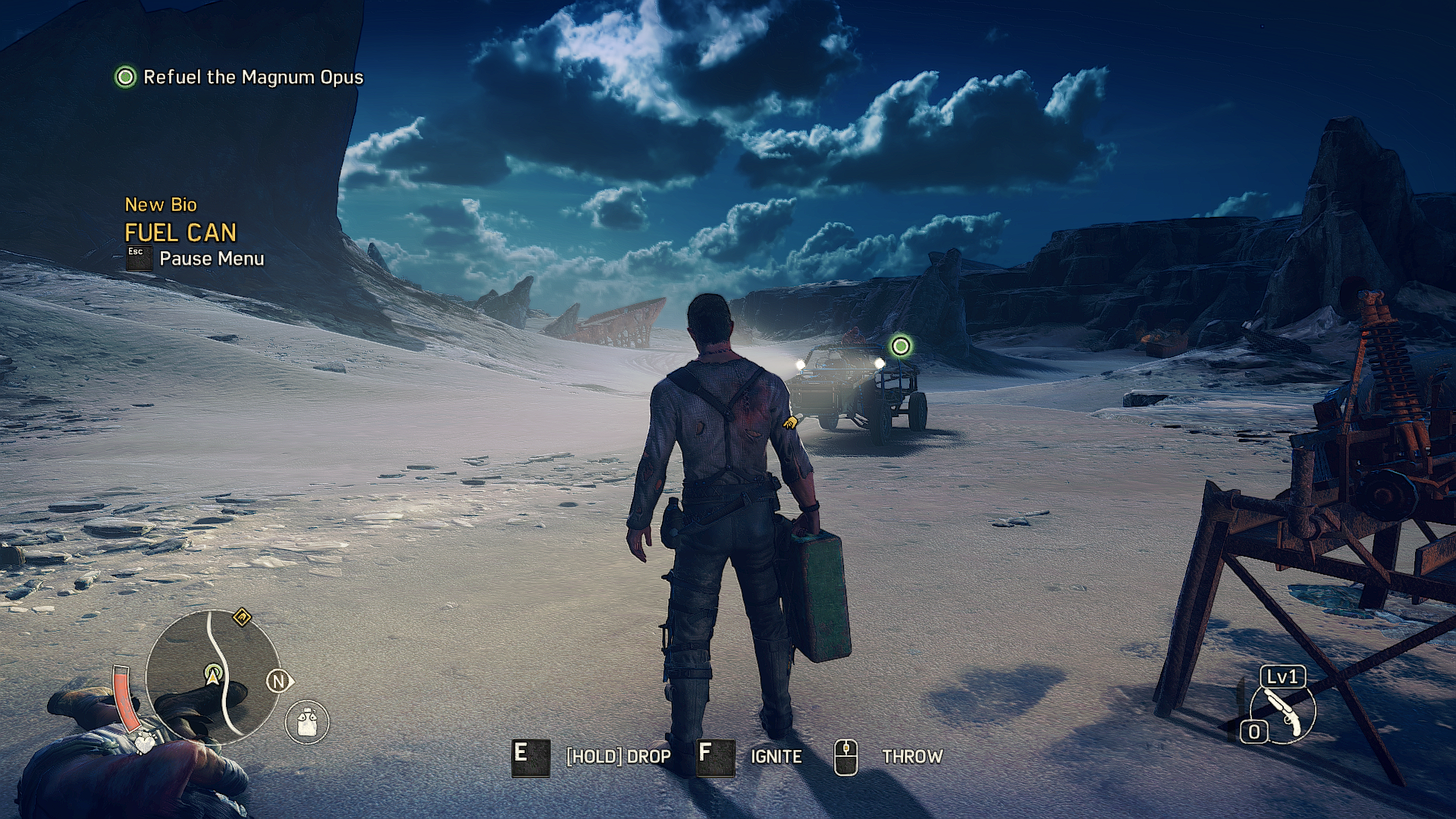
Task: Open the circular minimap
Action: click(x=212, y=676)
